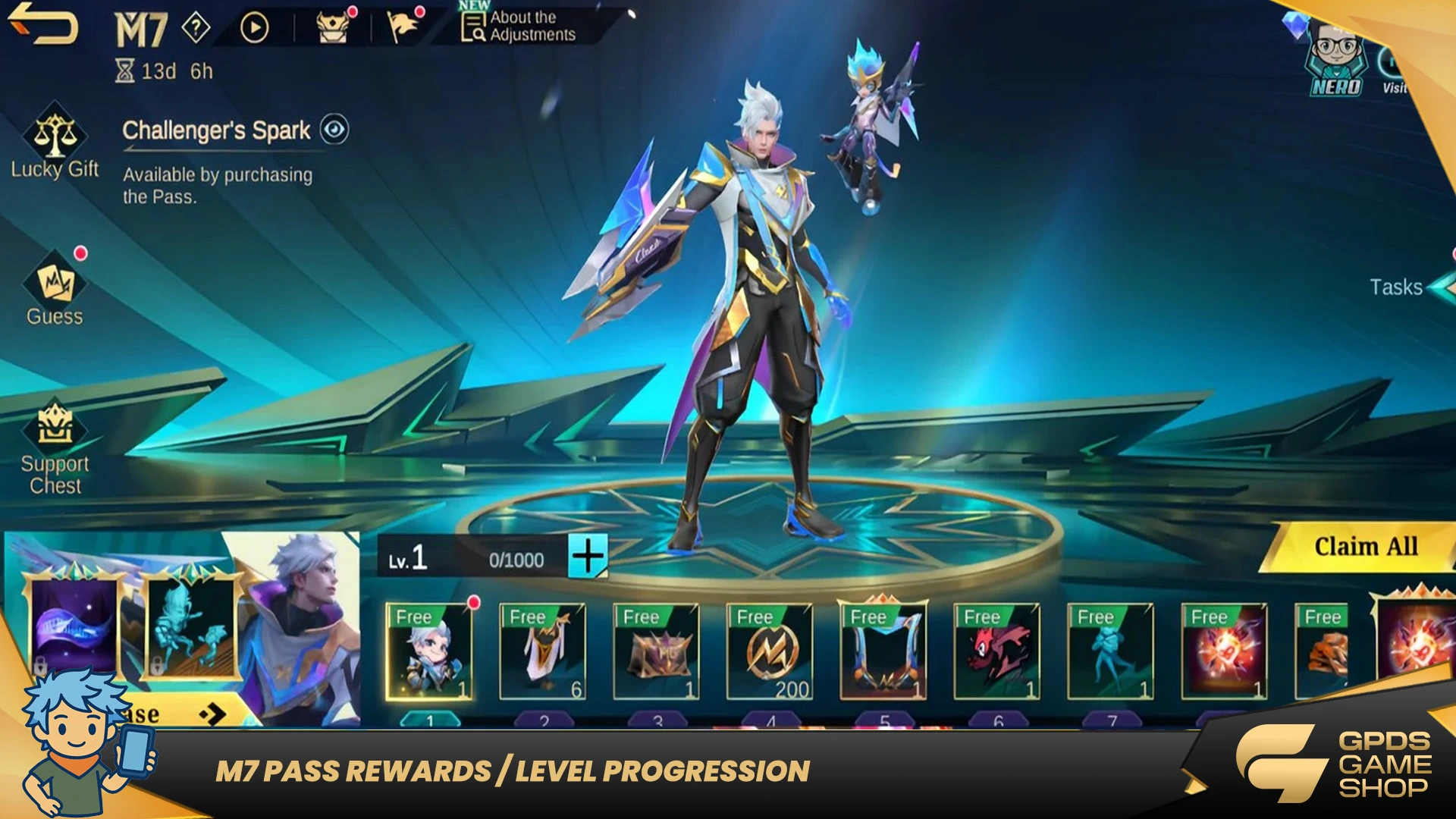
Task: Open the flag icon menu
Action: 403,27
